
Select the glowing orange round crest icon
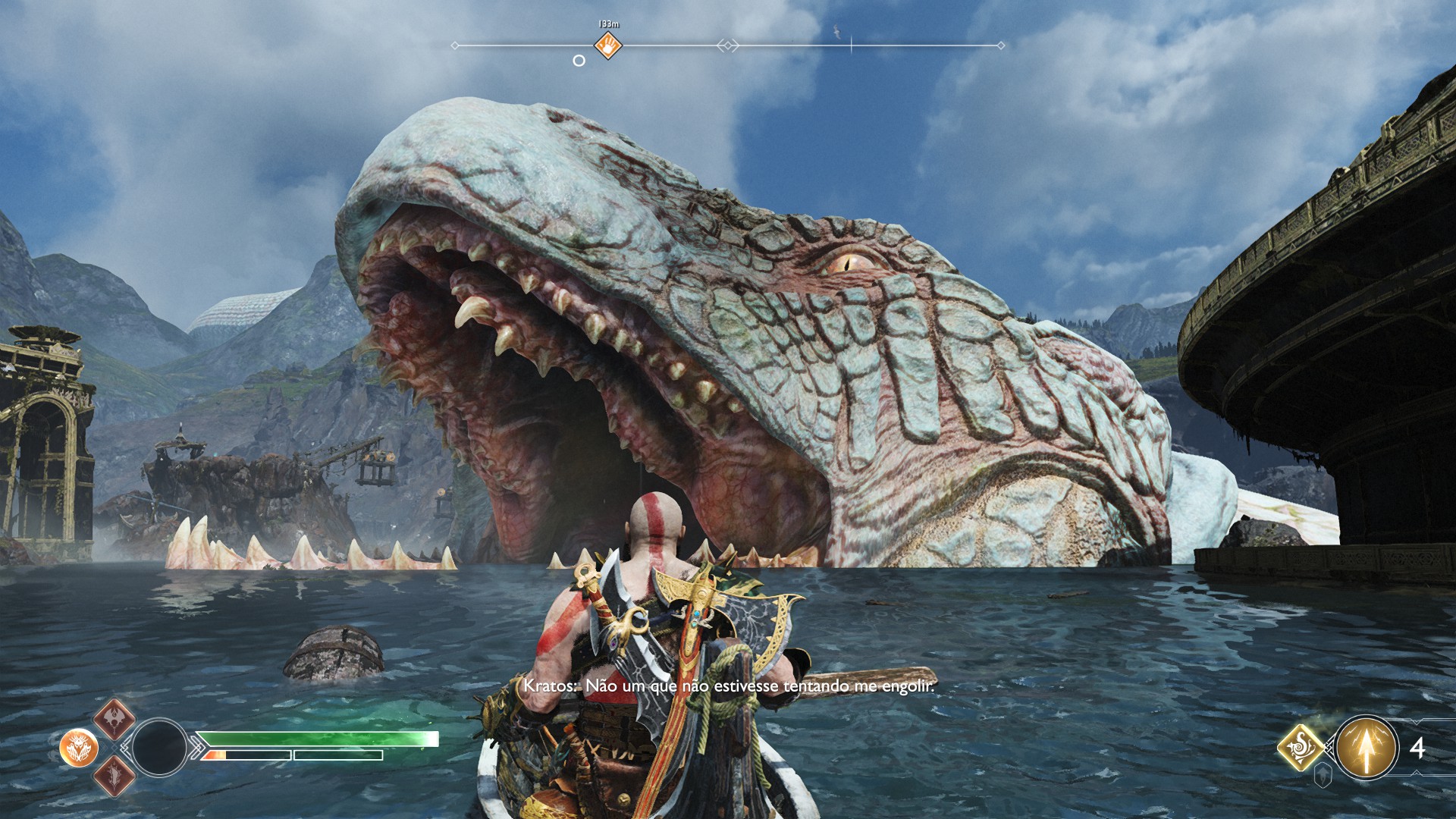pyautogui.click(x=79, y=748)
